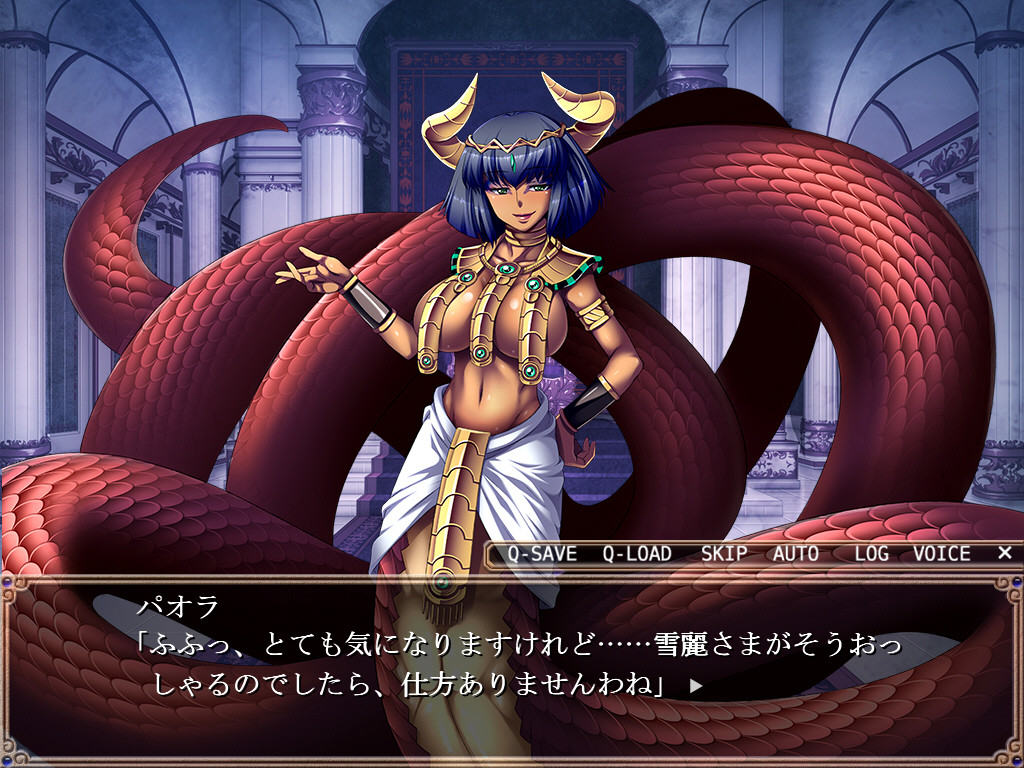The height and width of the screenshot is (768, 1024).
Task: Replay the line with the VOICE button
Action: (x=941, y=554)
